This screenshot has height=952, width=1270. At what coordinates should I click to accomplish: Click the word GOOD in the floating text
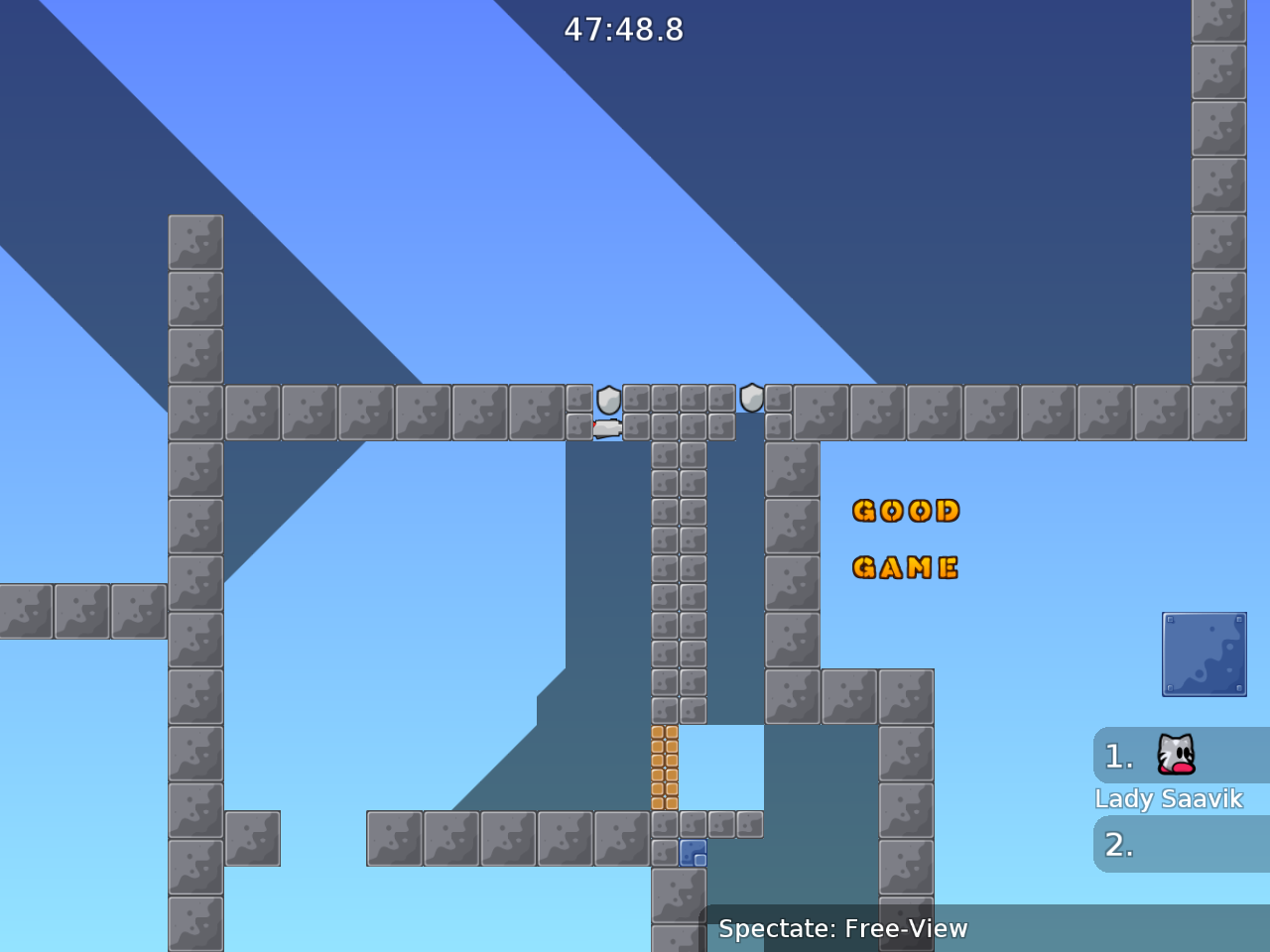pos(907,511)
